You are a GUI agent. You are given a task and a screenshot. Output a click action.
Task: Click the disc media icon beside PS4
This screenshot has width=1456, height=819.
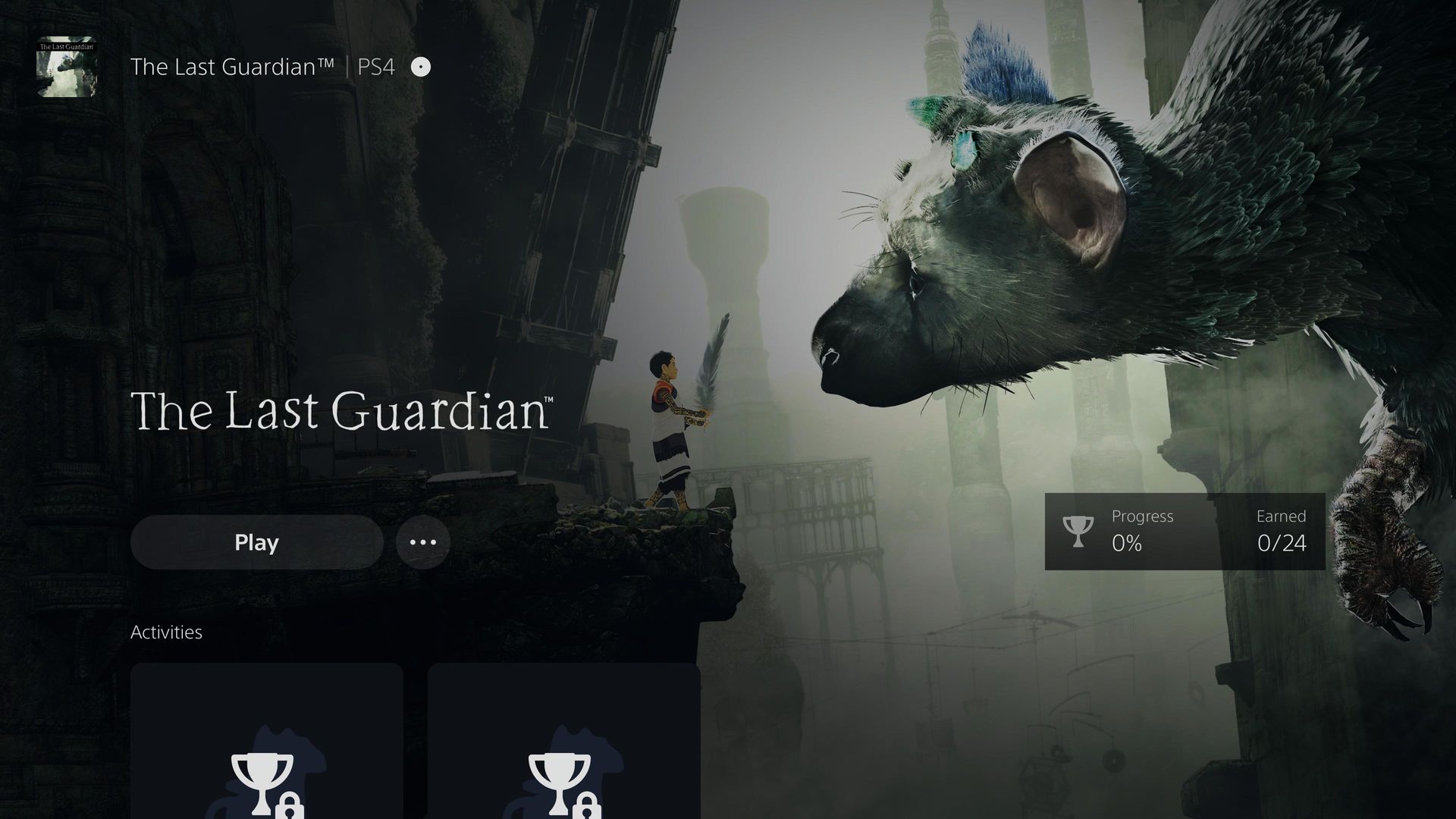click(x=419, y=67)
